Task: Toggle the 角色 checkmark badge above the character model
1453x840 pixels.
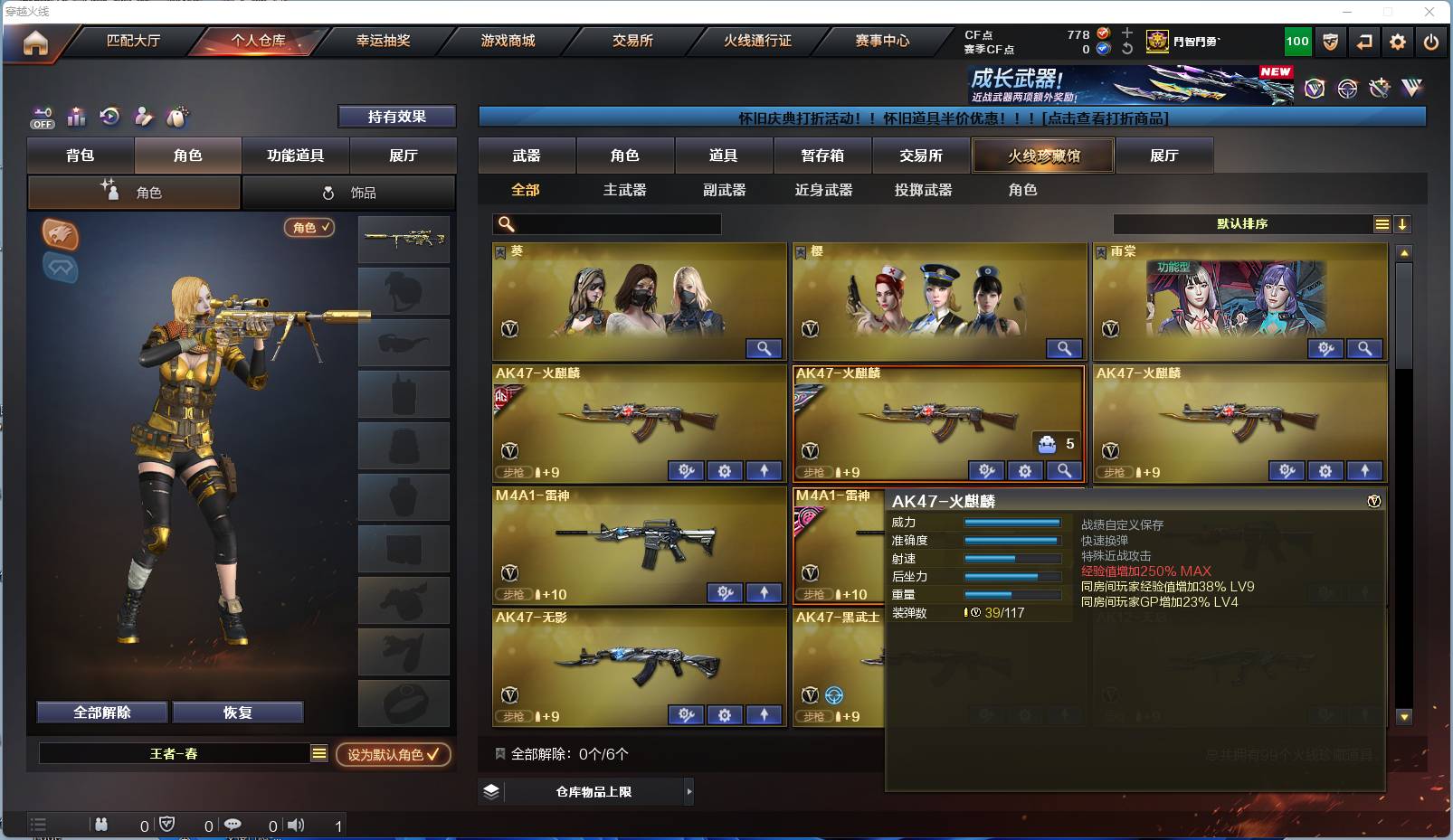Action: (308, 228)
